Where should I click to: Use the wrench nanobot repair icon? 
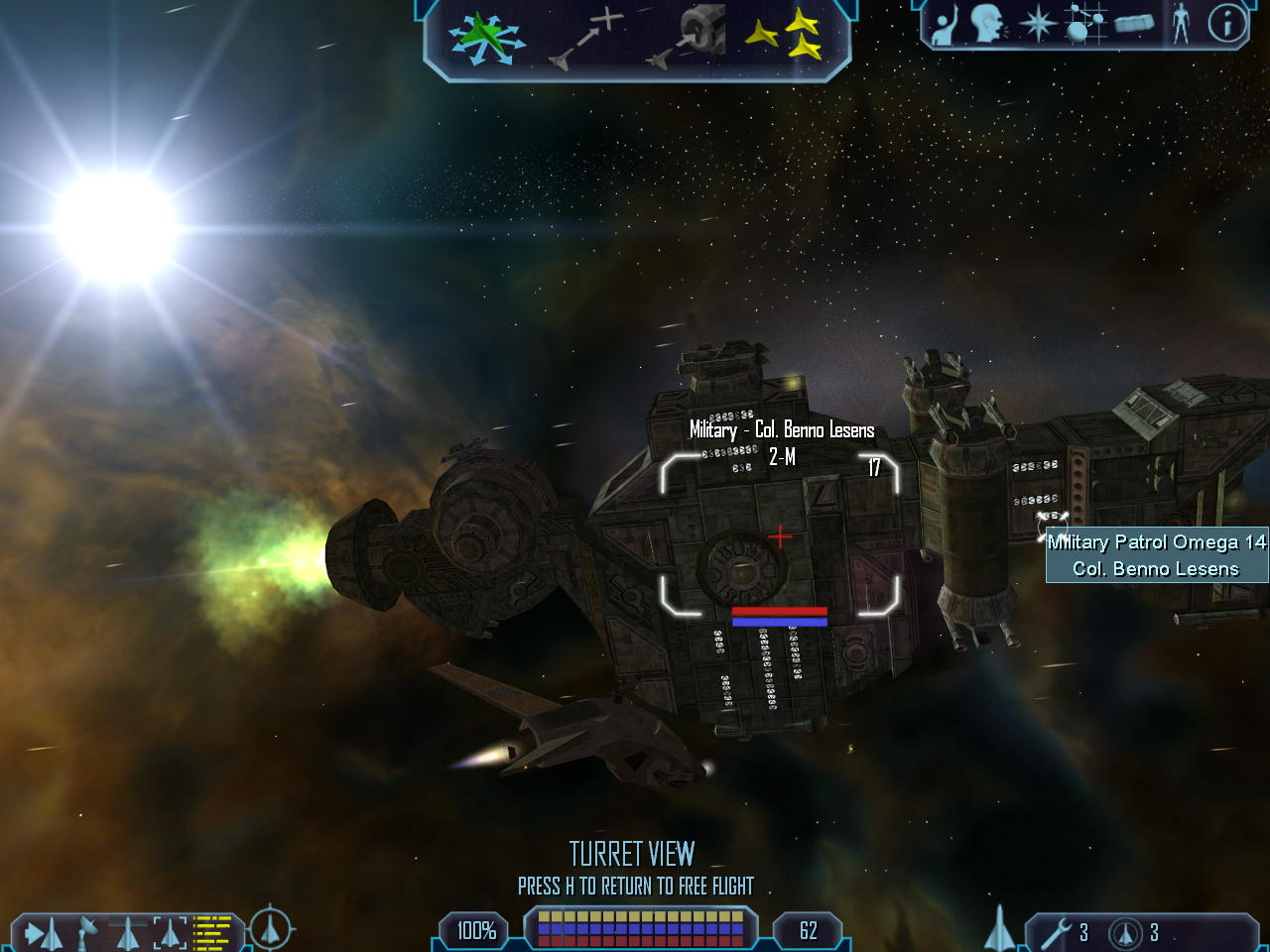[x=1060, y=932]
